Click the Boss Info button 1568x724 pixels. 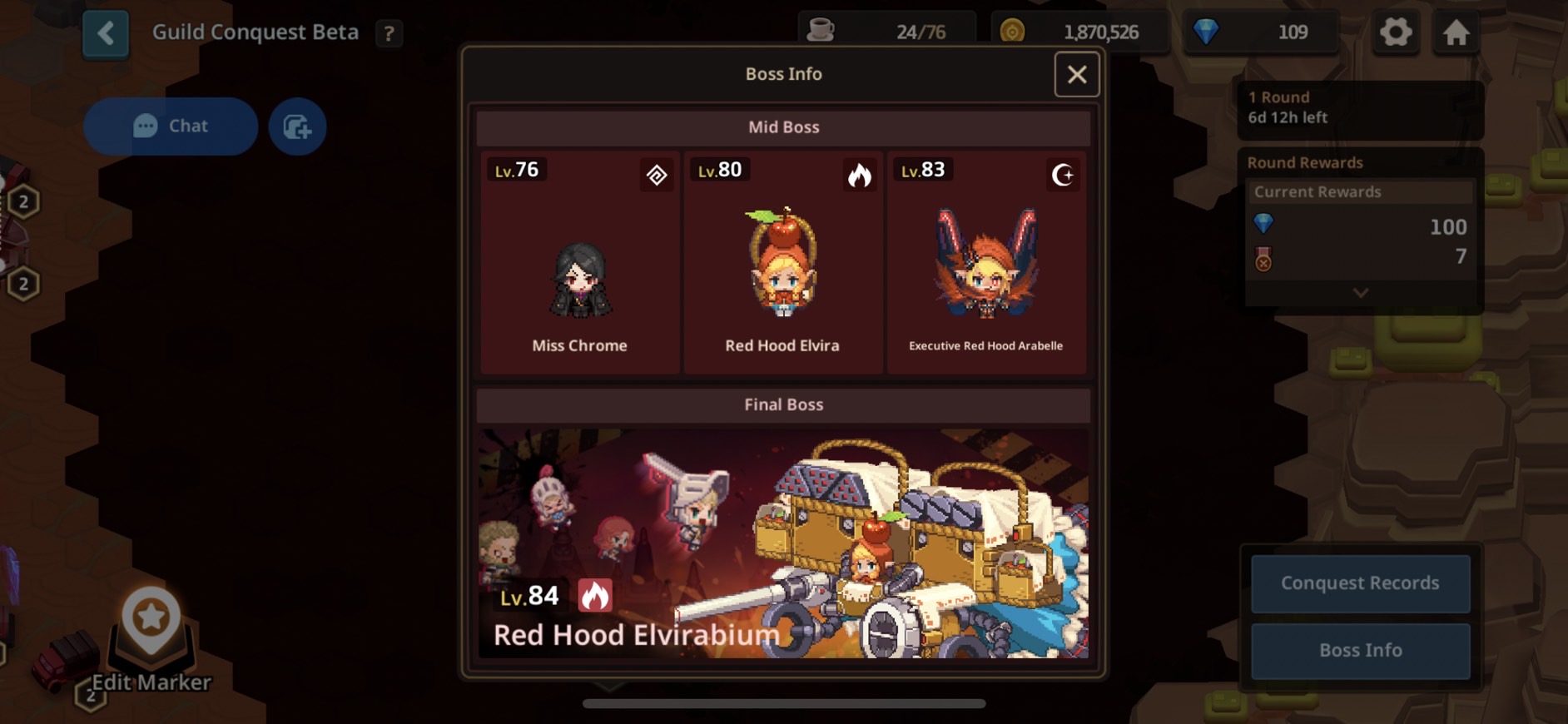coord(1360,650)
